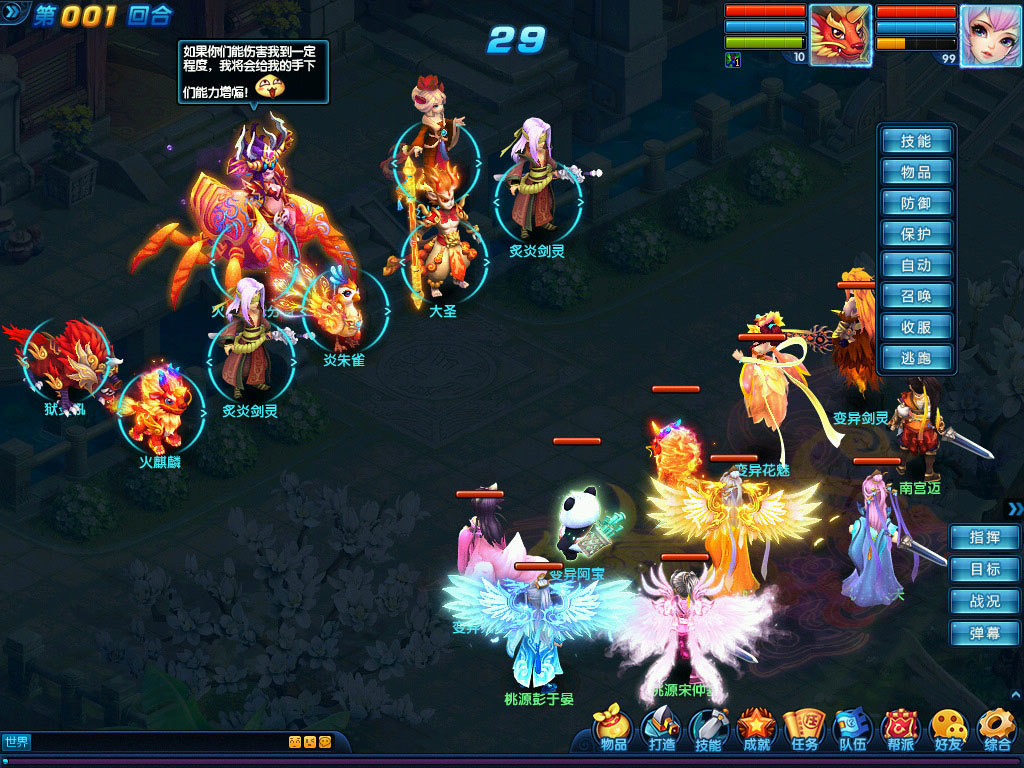Click the 世界 world chat channel button

16,742
